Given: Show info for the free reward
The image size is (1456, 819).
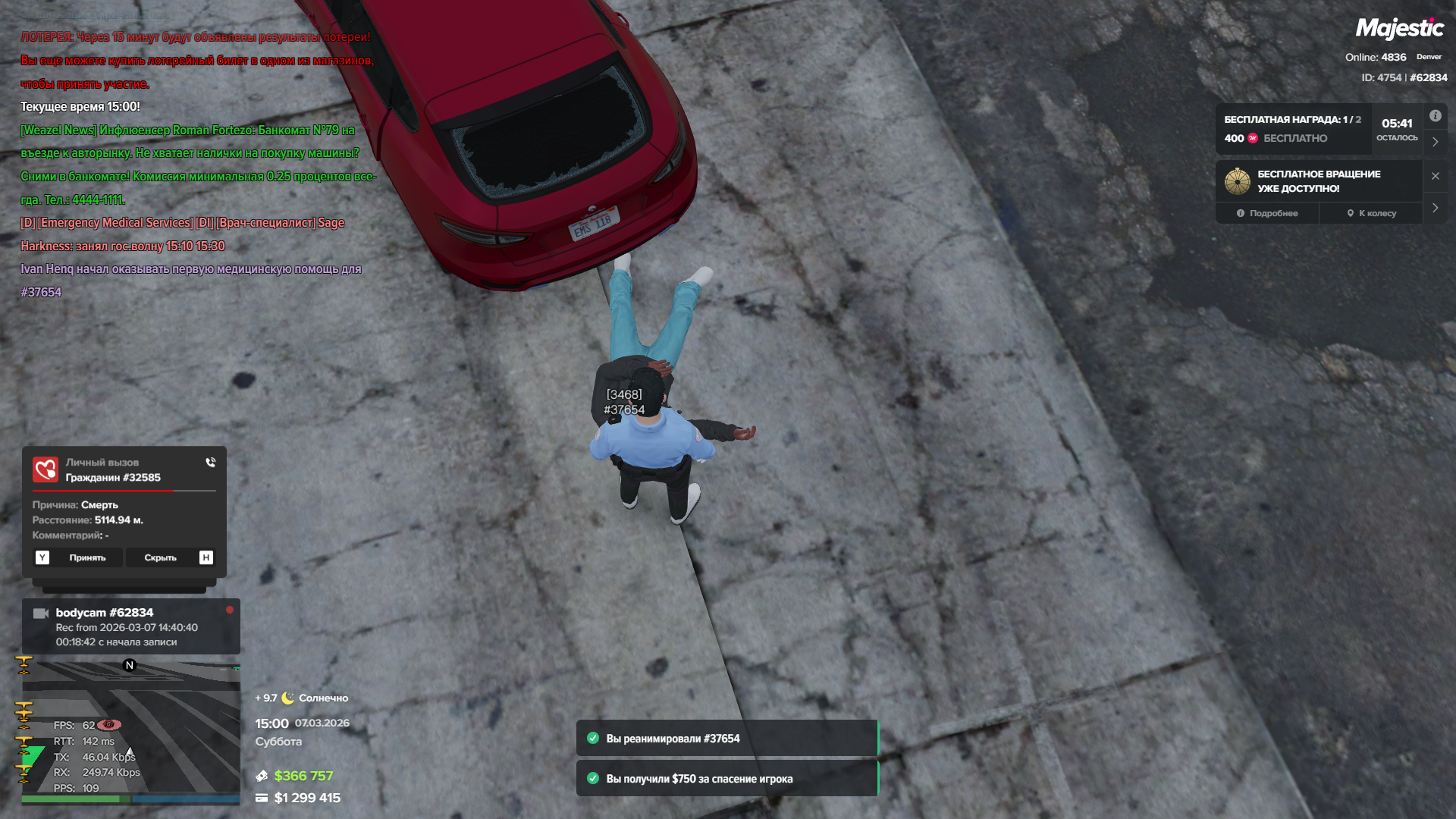Looking at the screenshot, I should point(1435,116).
